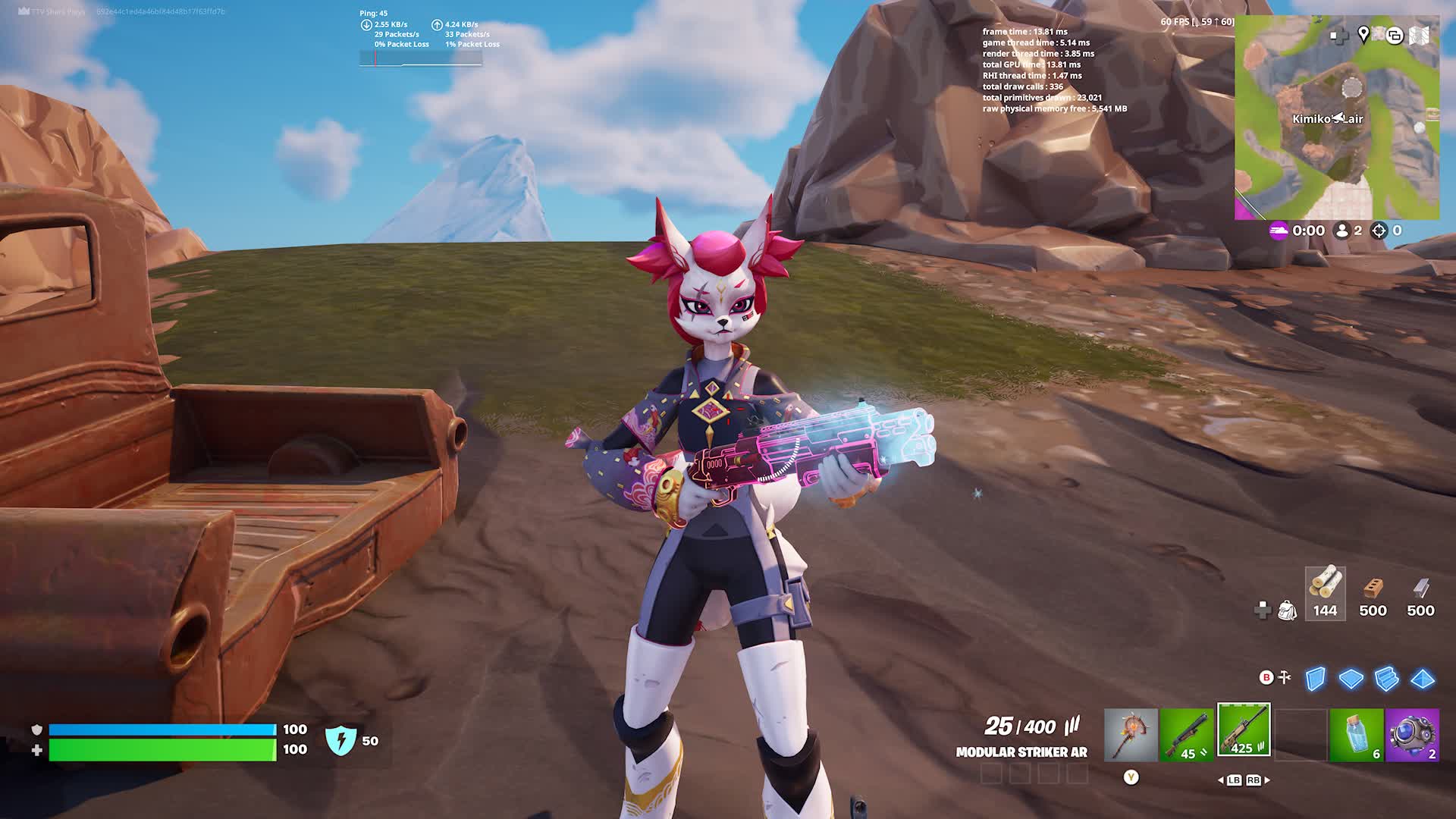Choose the stairs building piece

point(1386,679)
